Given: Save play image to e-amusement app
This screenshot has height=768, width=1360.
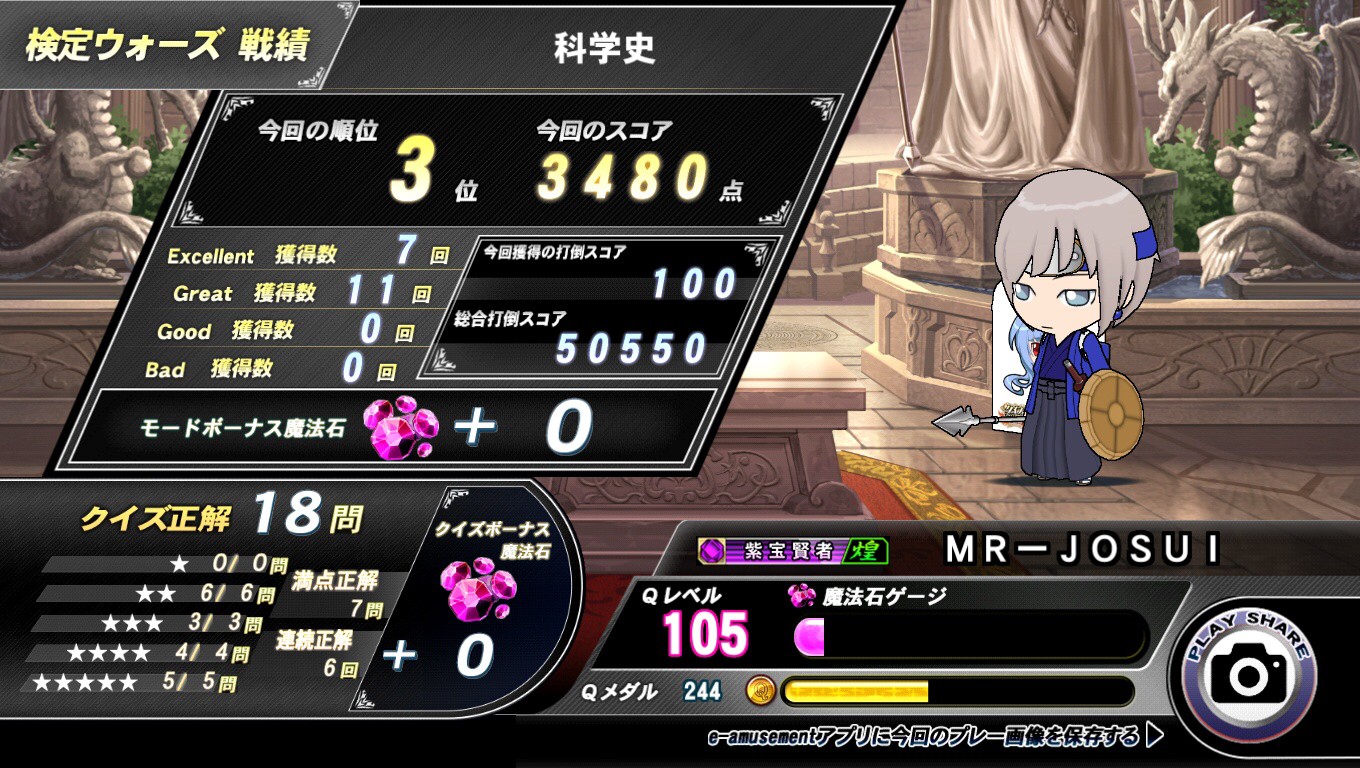Looking at the screenshot, I should tap(934, 737).
